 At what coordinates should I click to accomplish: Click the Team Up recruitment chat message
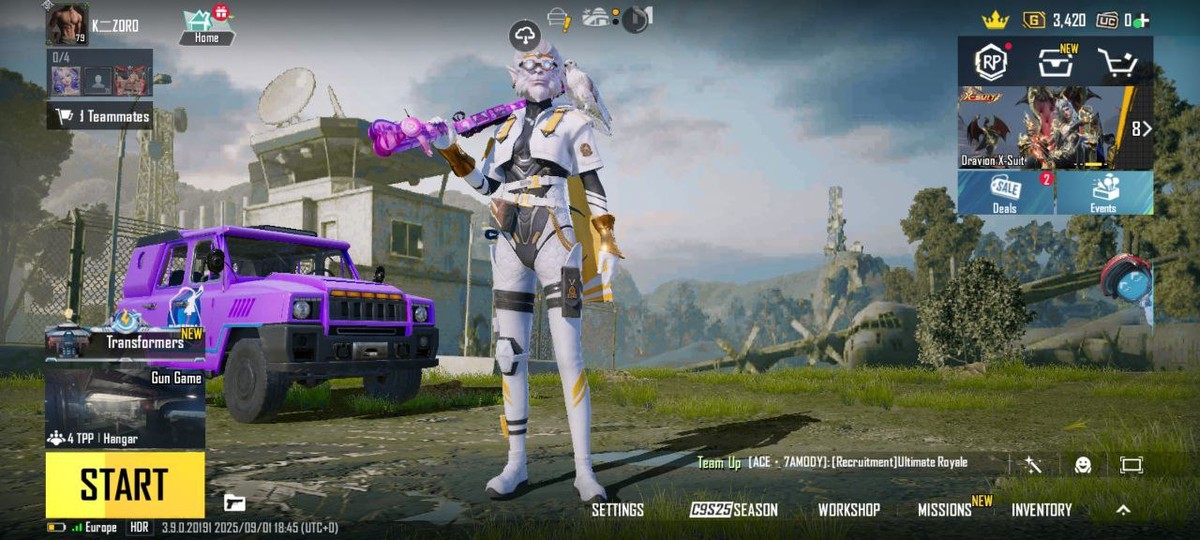coord(832,463)
